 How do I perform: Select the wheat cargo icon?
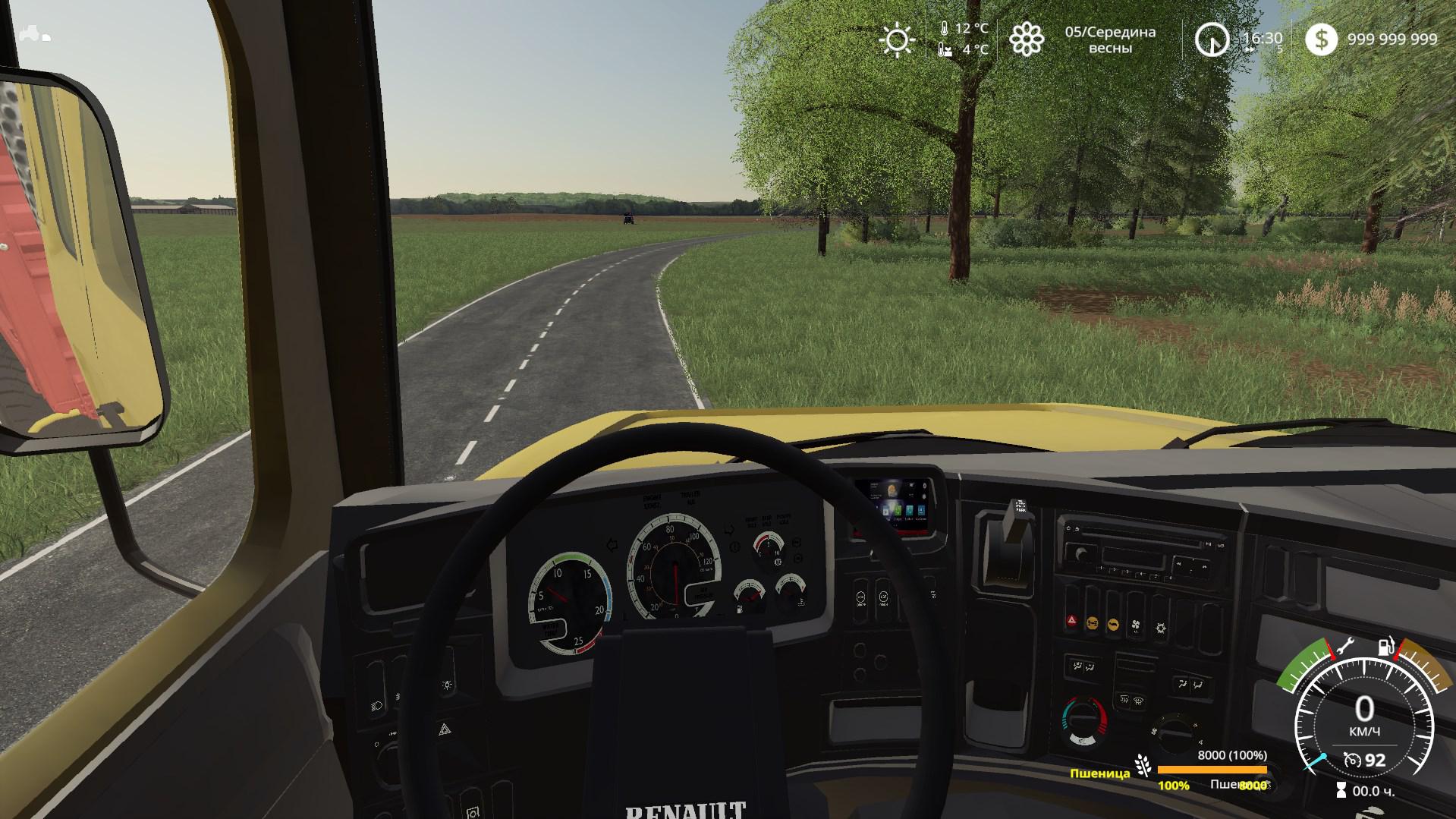click(1143, 765)
